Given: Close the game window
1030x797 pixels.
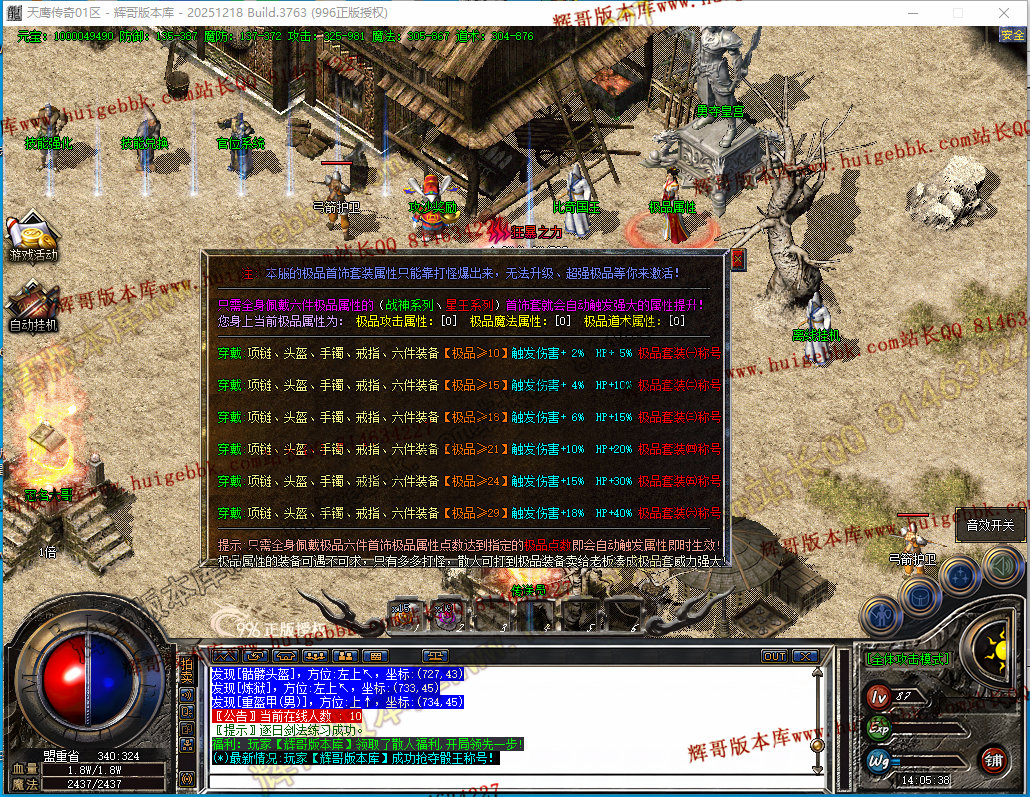Looking at the screenshot, I should pyautogui.click(x=1003, y=13).
